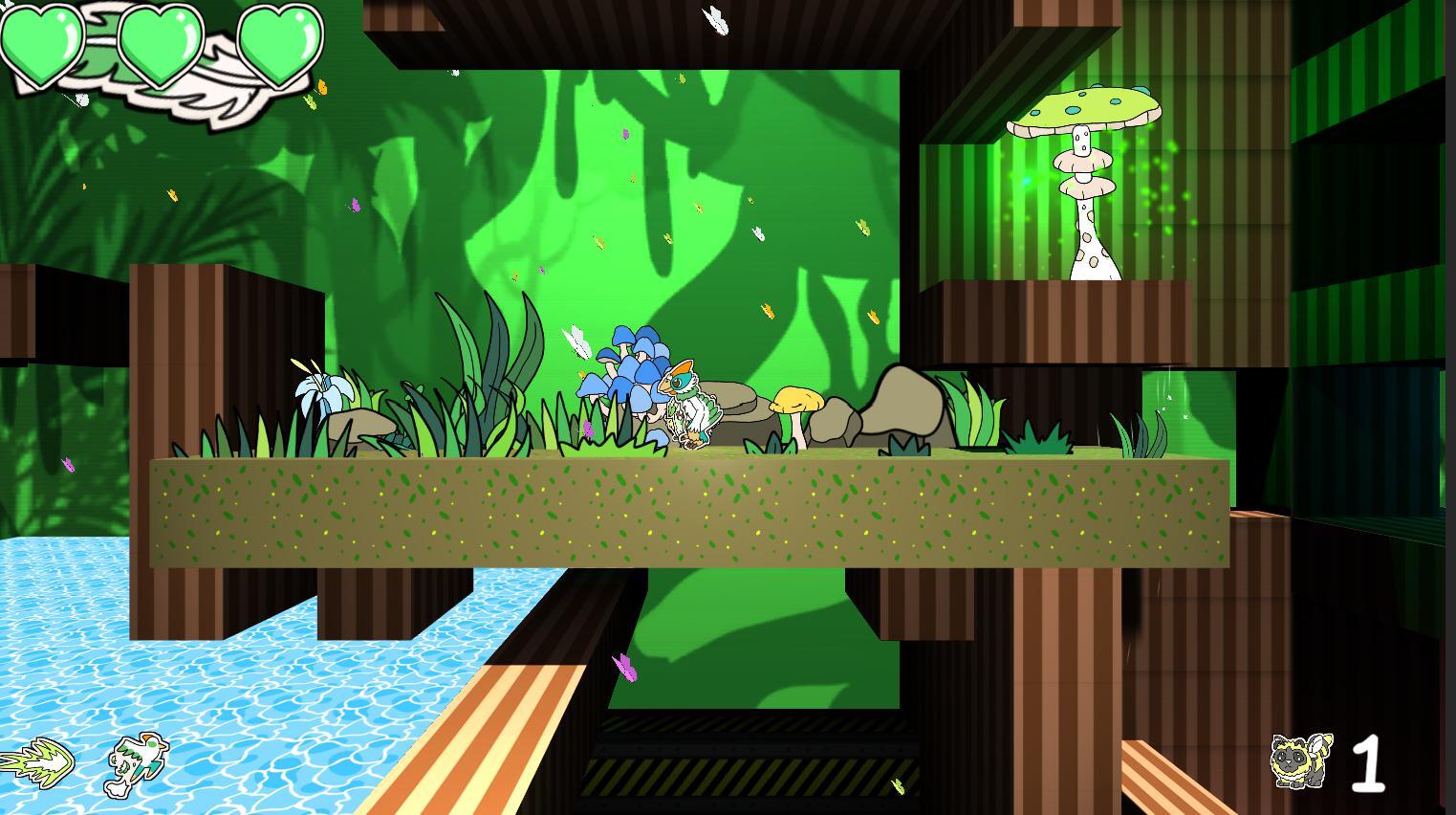Click the small rock on the left ledge

(363, 426)
